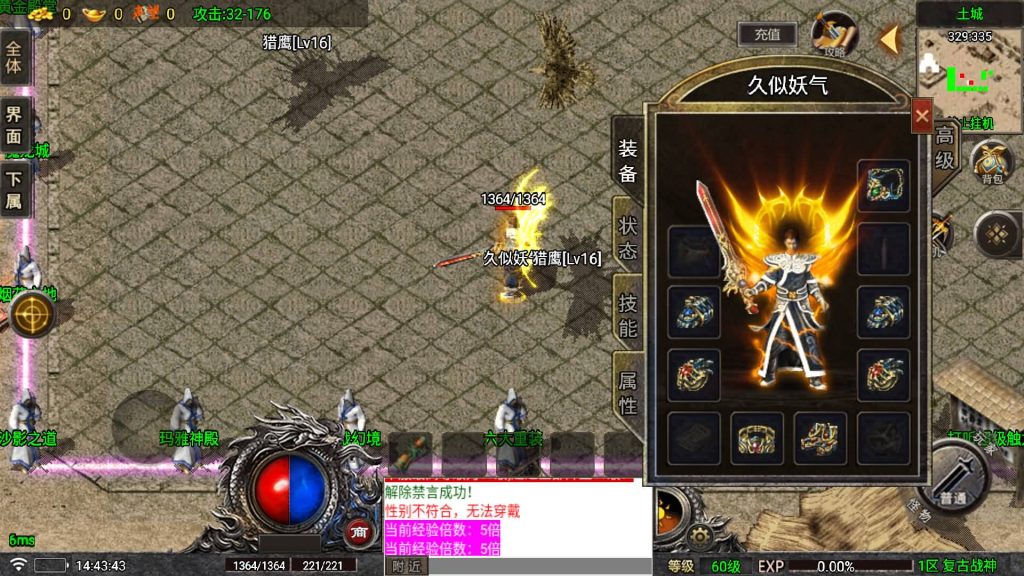Collapse the top menu with the orange arrow

[x=888, y=40]
